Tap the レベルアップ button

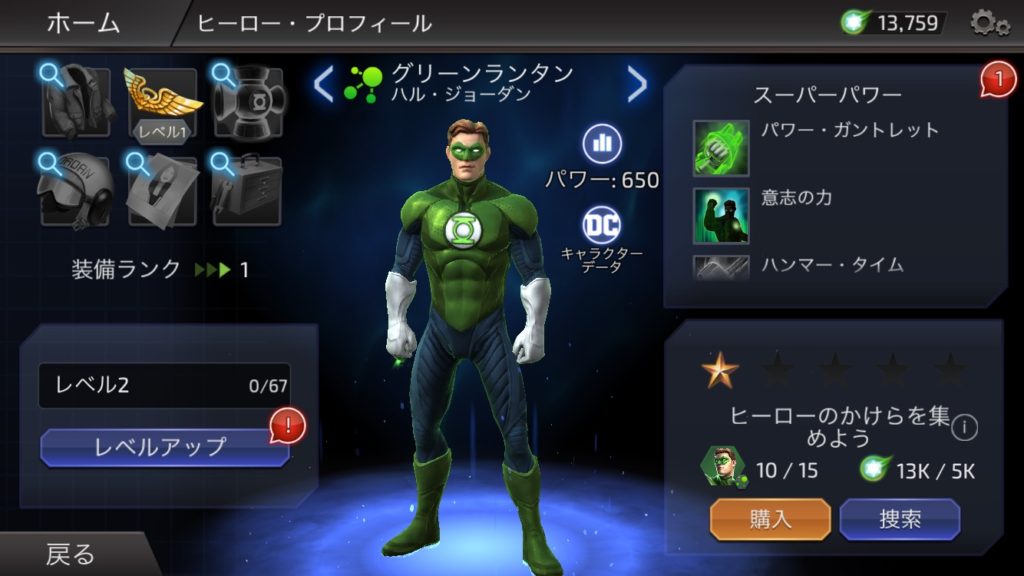point(165,447)
